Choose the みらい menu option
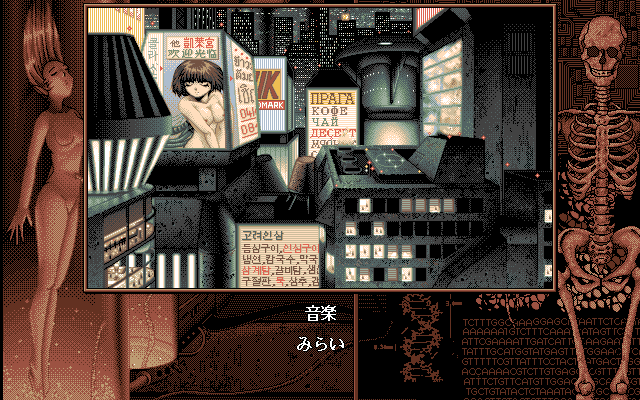 click(x=320, y=345)
